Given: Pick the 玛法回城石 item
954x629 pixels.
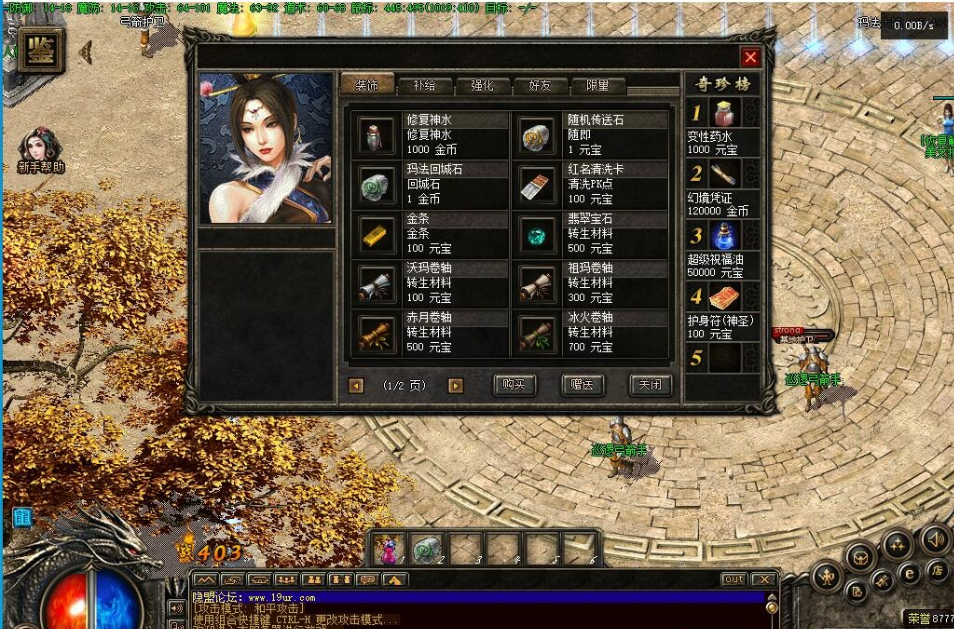Looking at the screenshot, I should click(x=377, y=184).
